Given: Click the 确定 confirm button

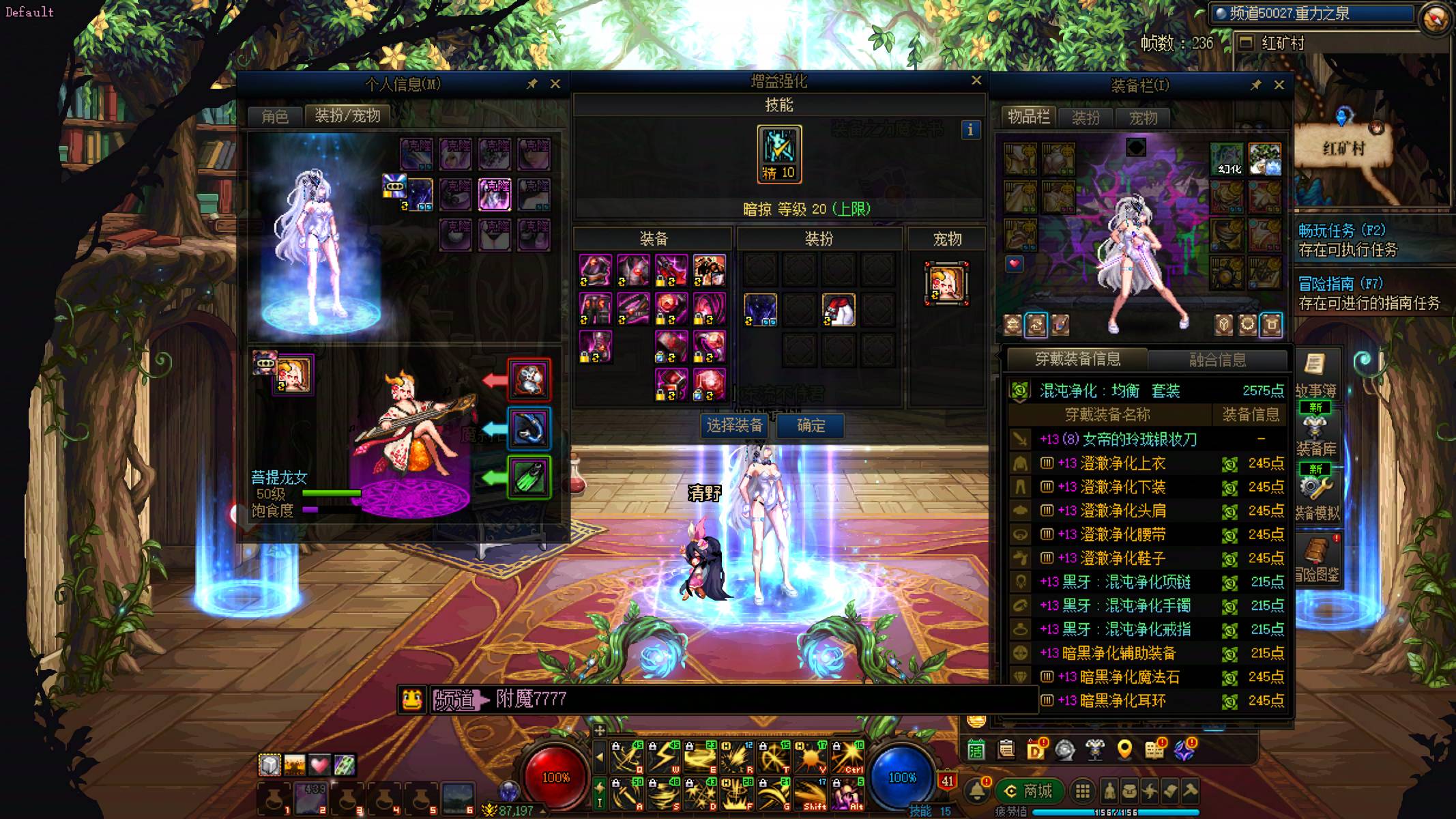Looking at the screenshot, I should (x=811, y=426).
